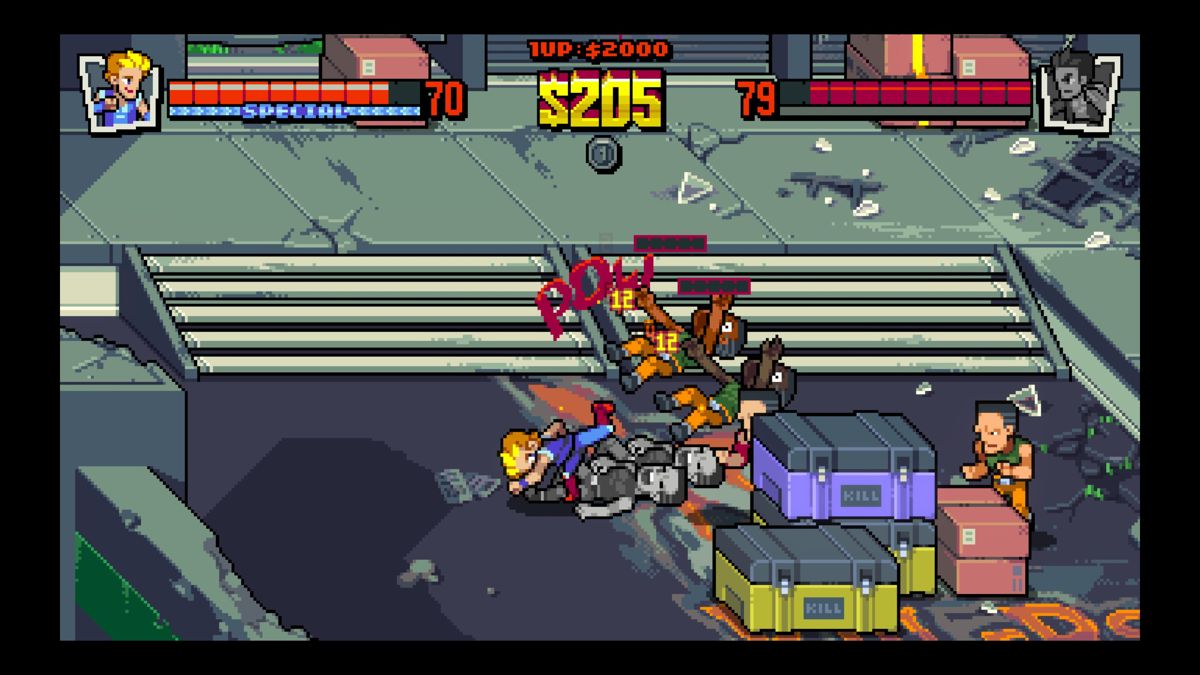
Task: Click the round token icon below the cash
Action: pyautogui.click(x=602, y=154)
